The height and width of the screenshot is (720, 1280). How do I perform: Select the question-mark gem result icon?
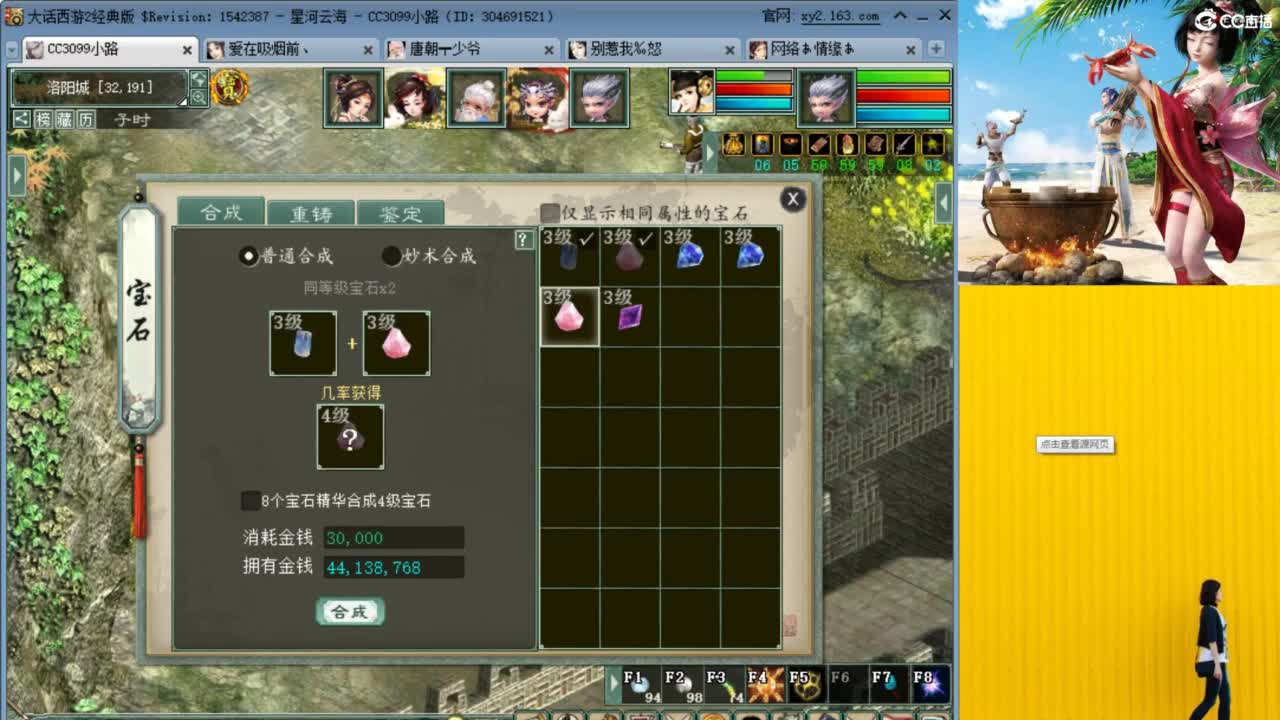click(x=348, y=437)
